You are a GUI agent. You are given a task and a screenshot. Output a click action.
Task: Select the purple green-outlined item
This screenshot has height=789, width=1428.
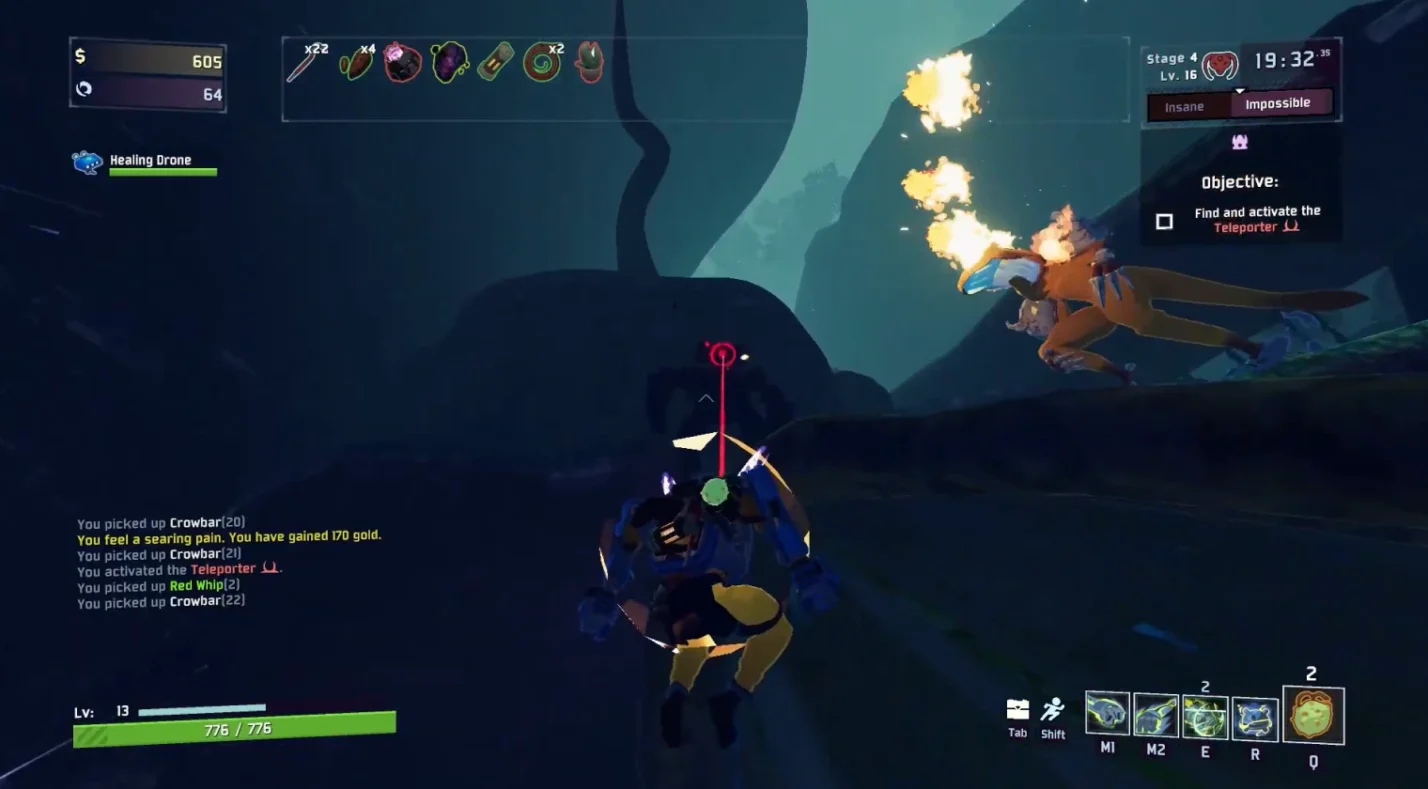[449, 63]
